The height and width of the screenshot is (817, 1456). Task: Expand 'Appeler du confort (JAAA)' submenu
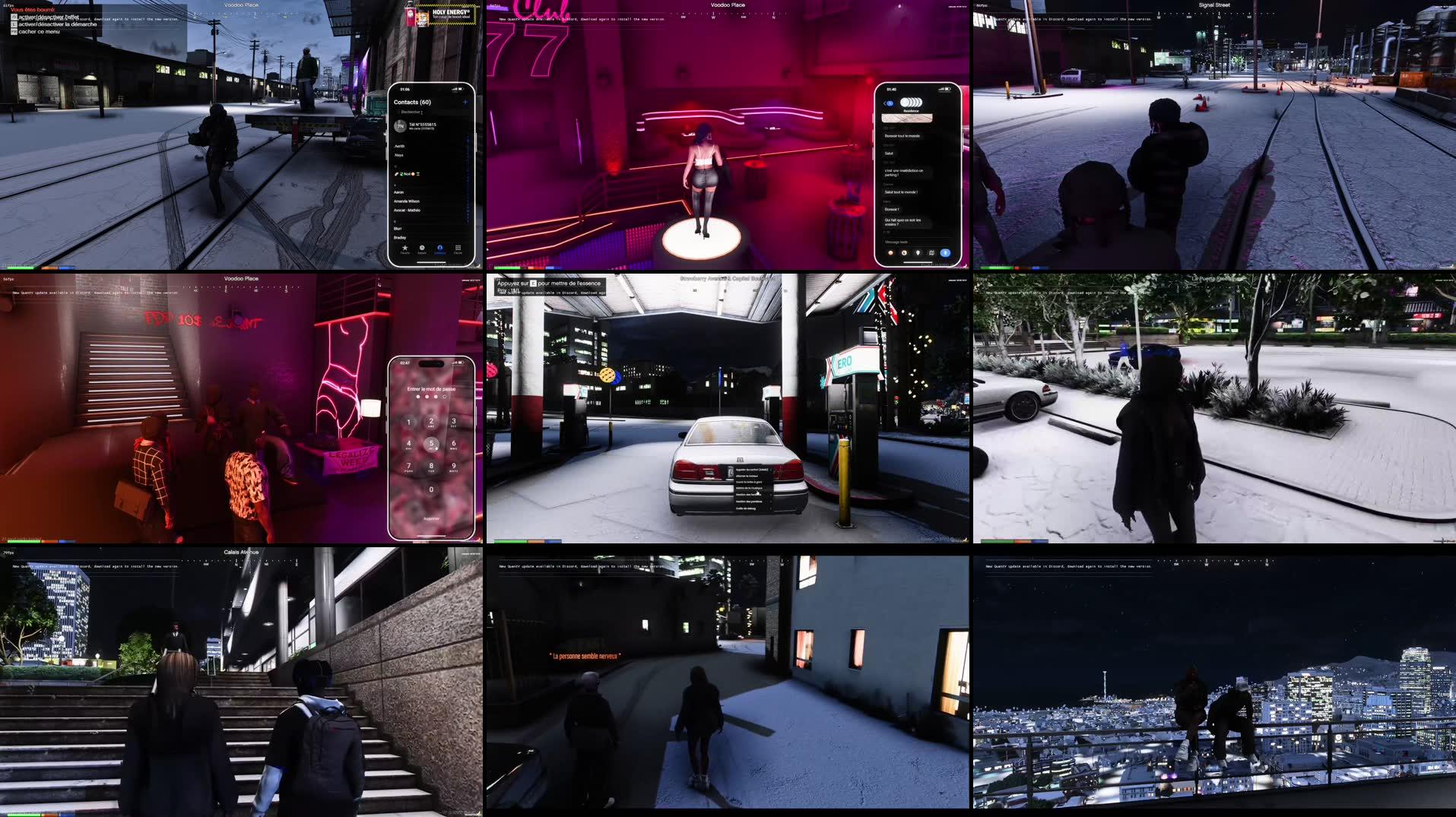click(770, 470)
